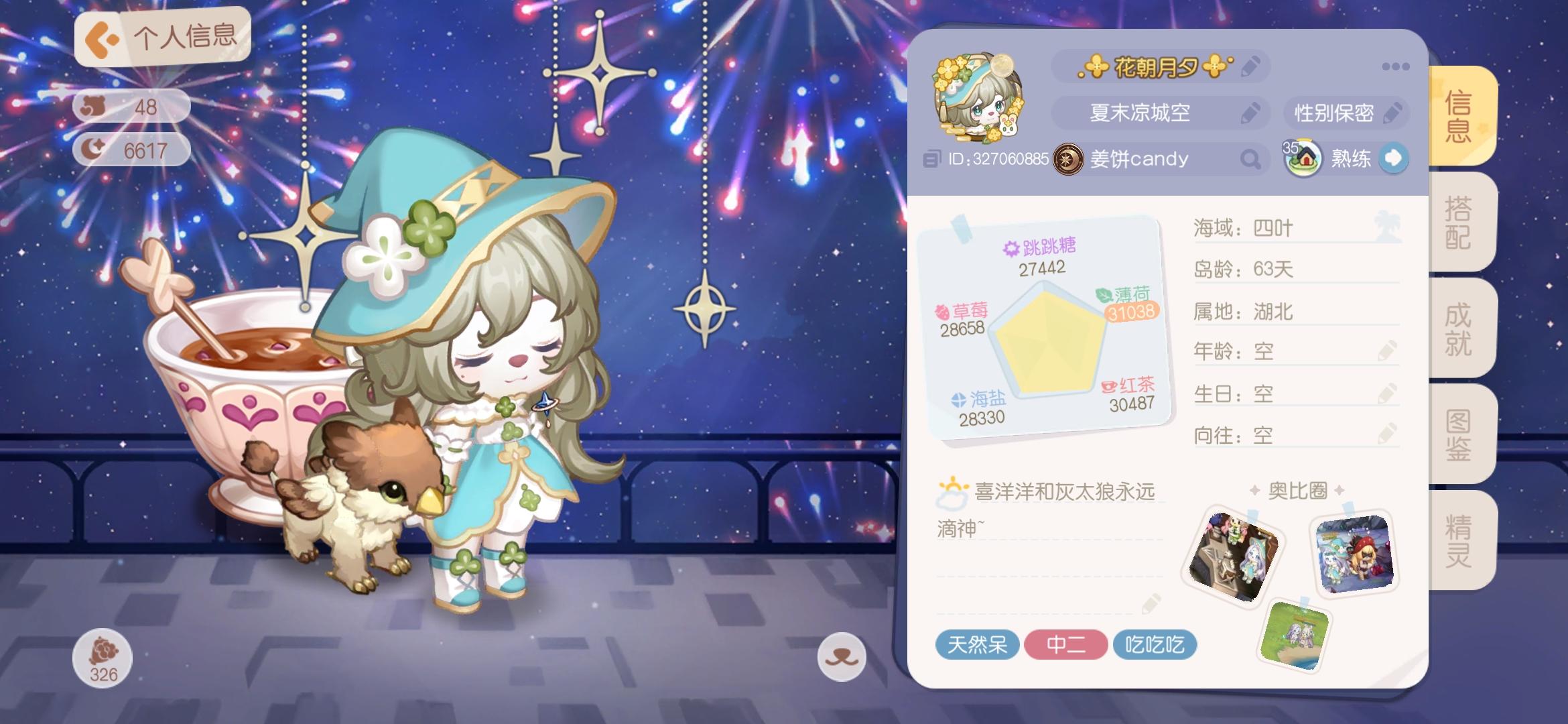This screenshot has width=1568, height=724.
Task: Open the more options (...) menu
Action: (x=1397, y=66)
